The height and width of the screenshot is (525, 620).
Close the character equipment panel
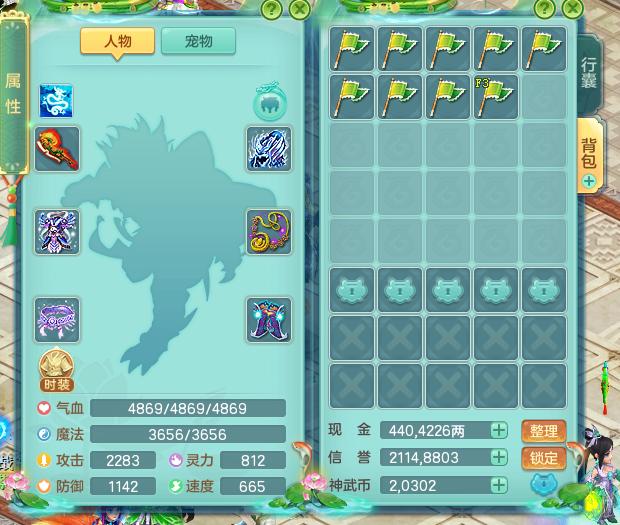coord(299,10)
